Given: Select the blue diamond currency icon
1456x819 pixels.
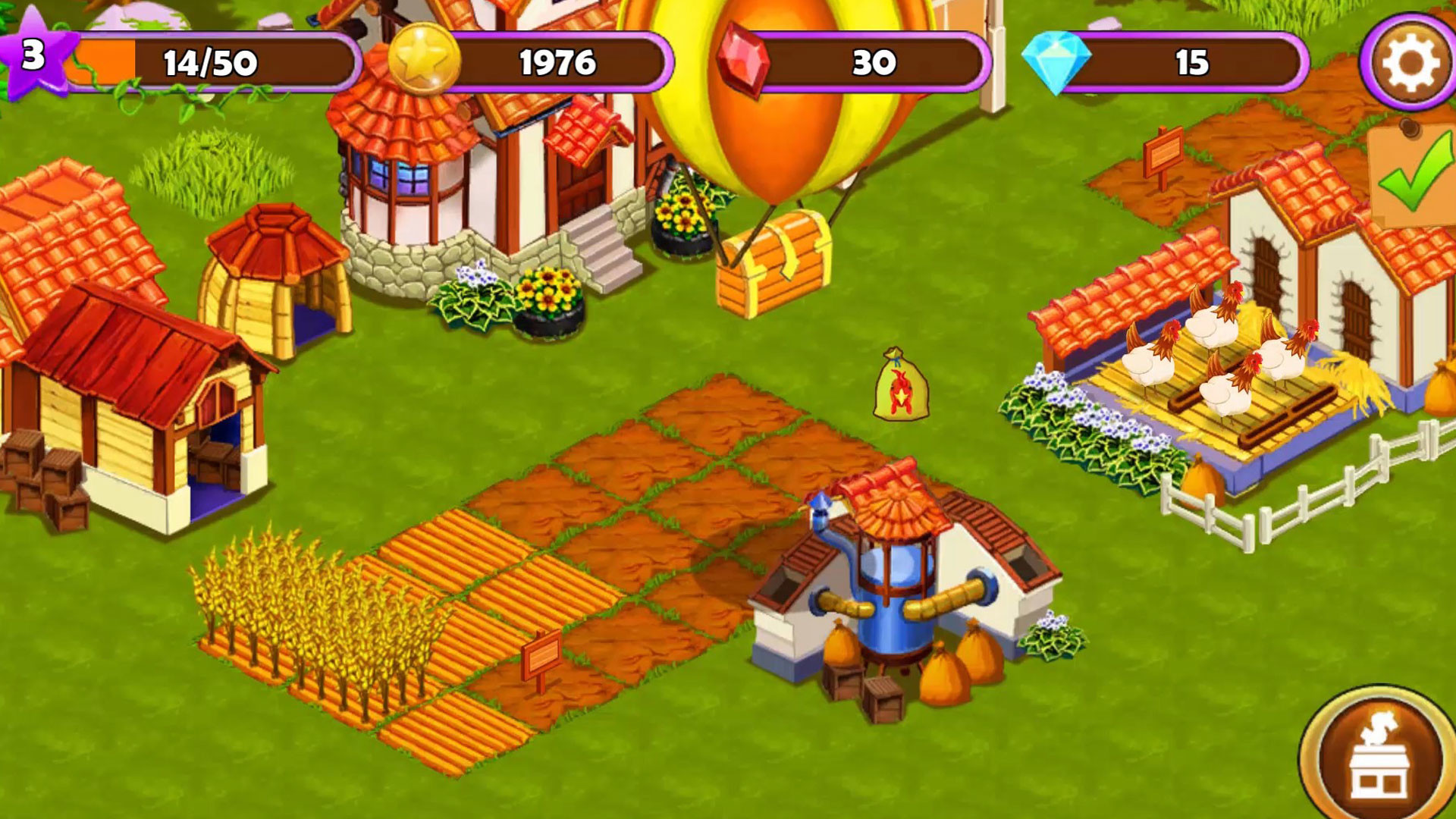Looking at the screenshot, I should tap(1058, 61).
